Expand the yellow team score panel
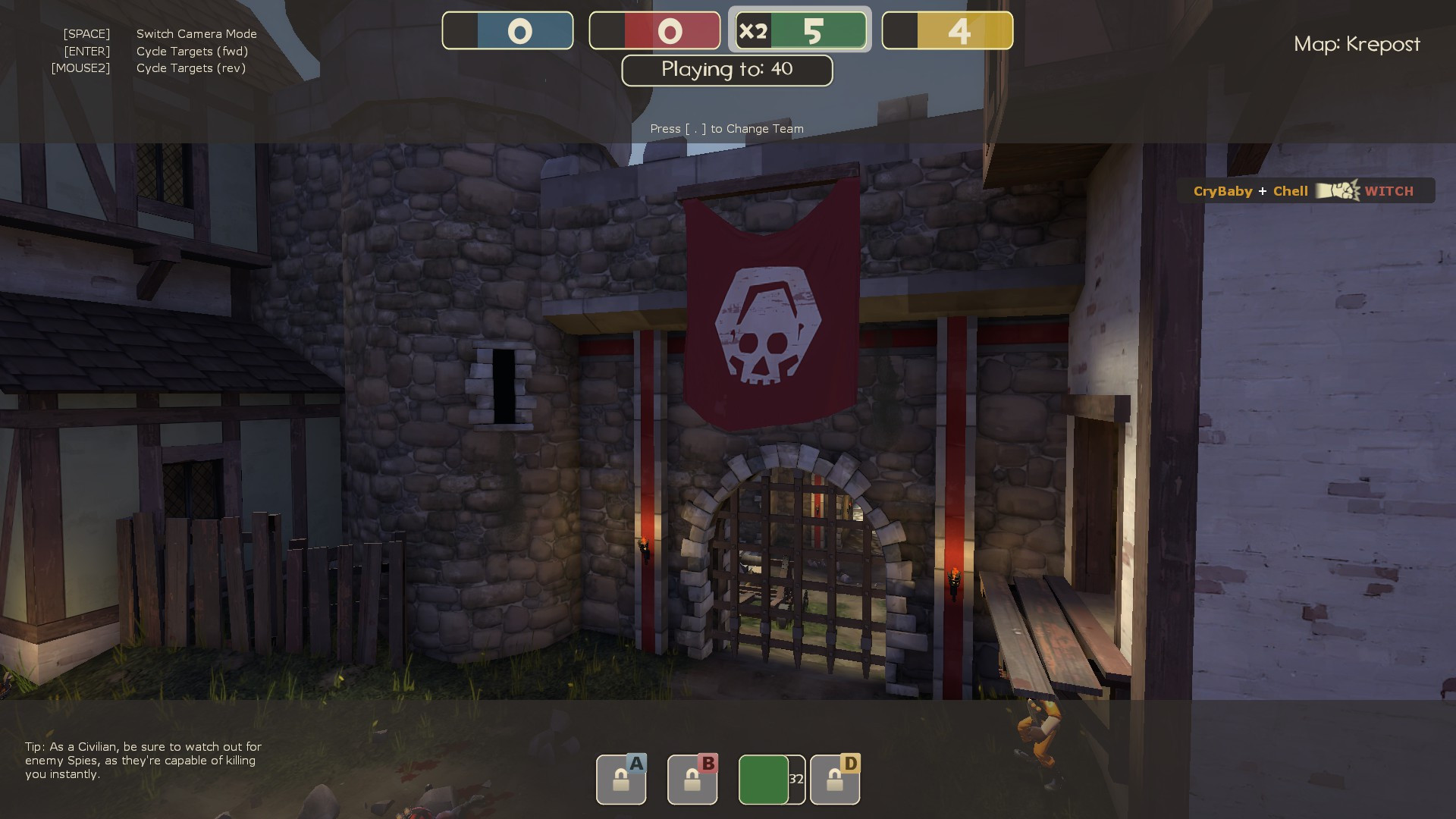Screen dimensions: 1456x819 (947, 31)
